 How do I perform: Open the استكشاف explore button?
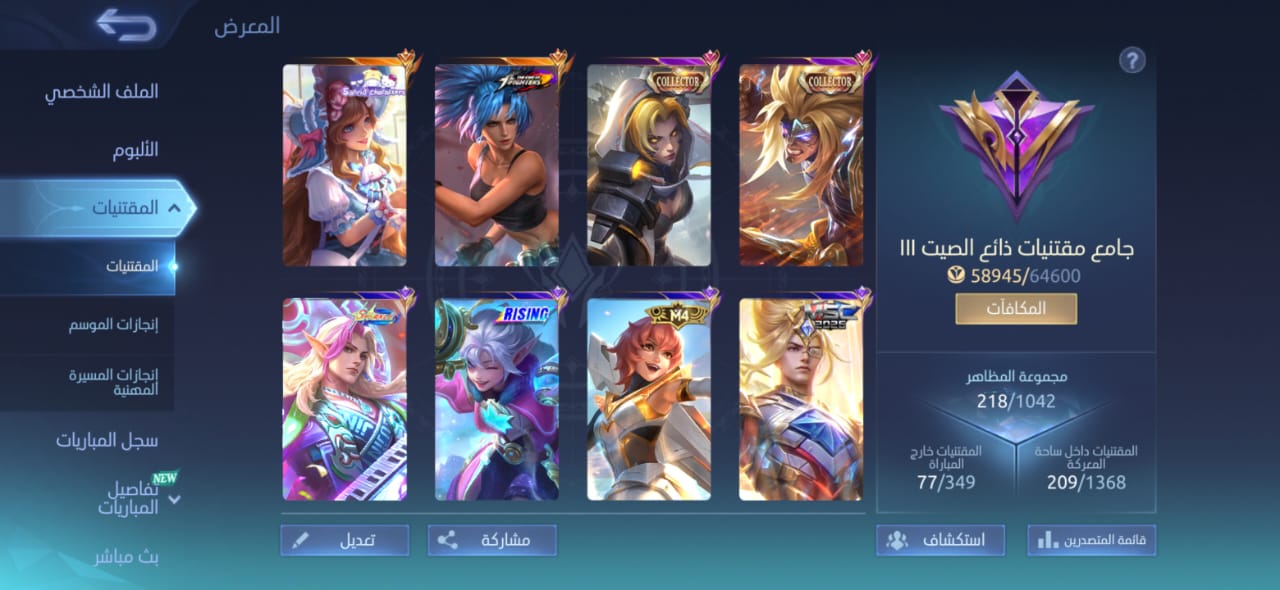pyautogui.click(x=940, y=540)
